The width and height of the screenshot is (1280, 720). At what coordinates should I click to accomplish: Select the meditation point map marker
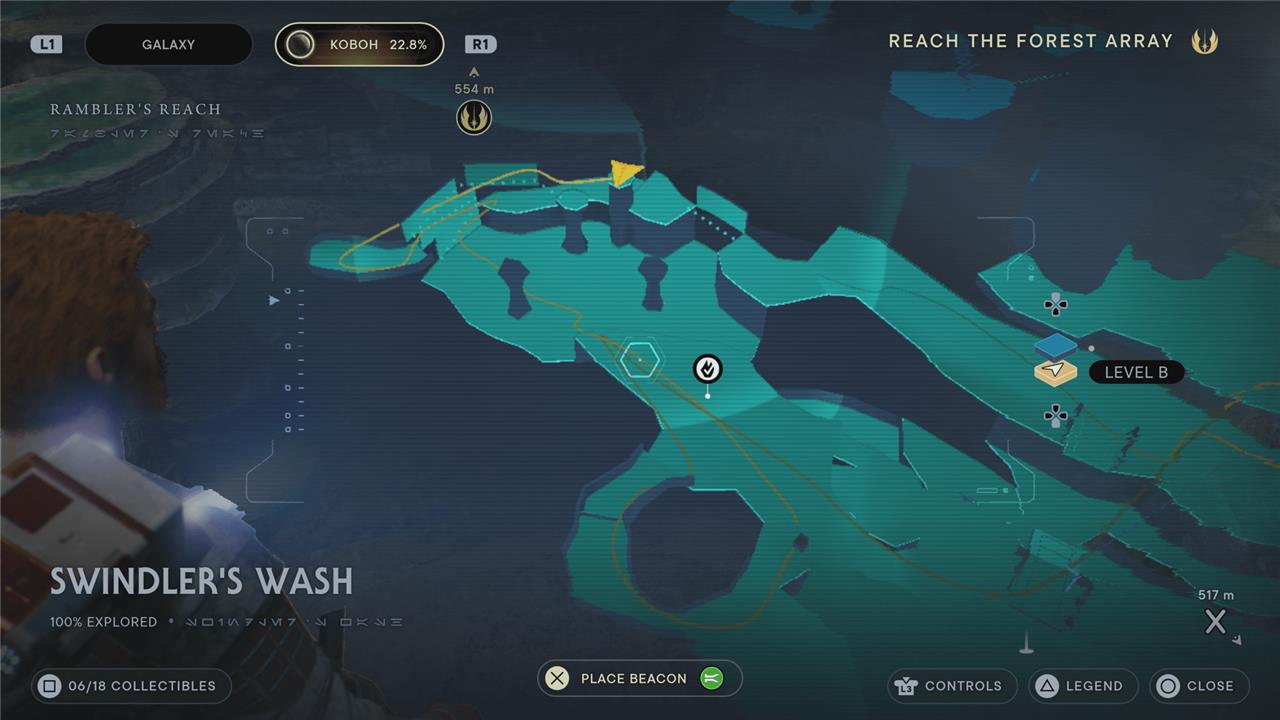(708, 369)
